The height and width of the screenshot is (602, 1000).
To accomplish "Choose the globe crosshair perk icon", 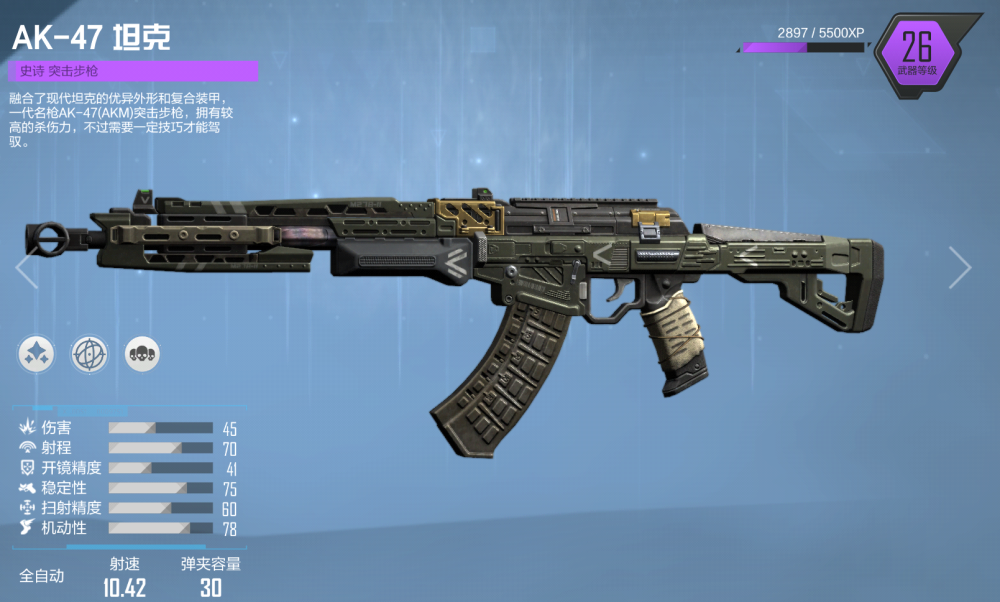I will click(x=89, y=353).
